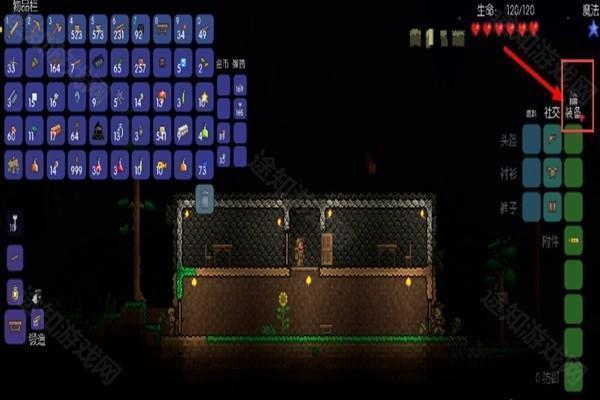Select the hotbar stack of 231

118,30
